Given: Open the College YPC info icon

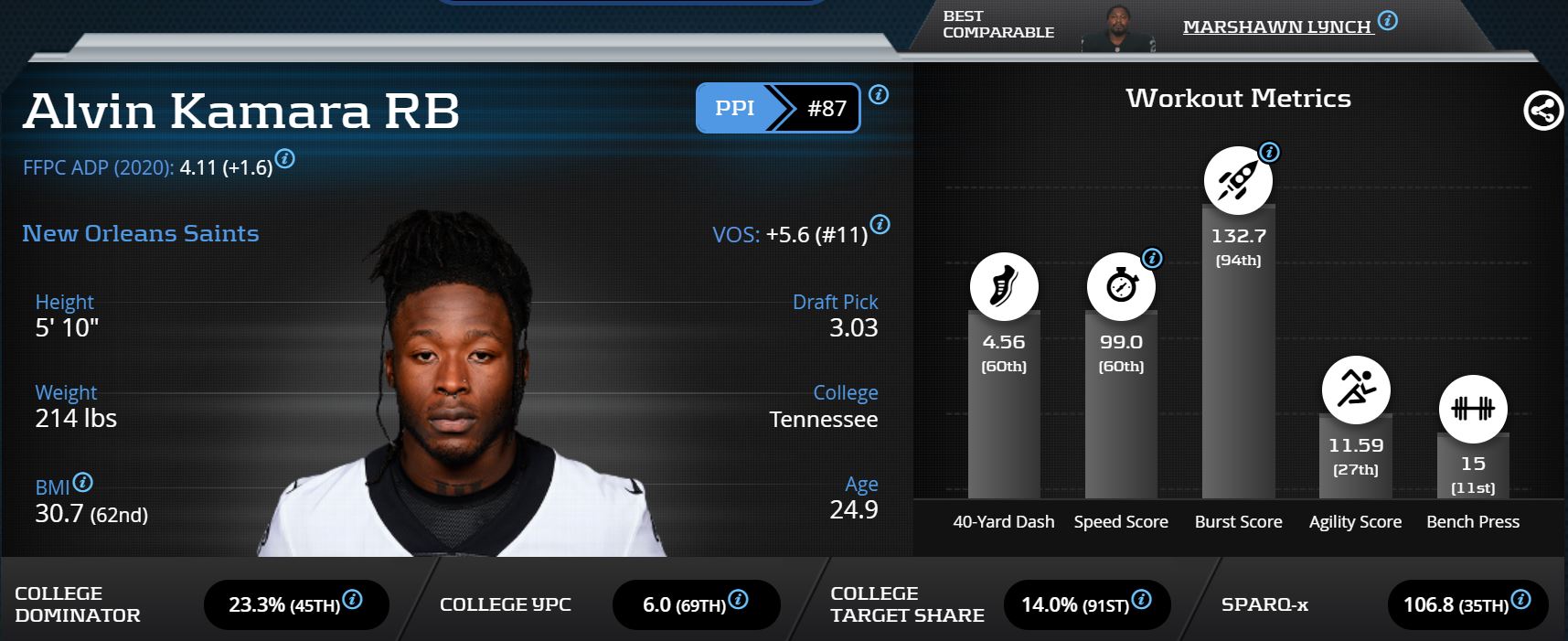Looking at the screenshot, I should pos(738,600).
